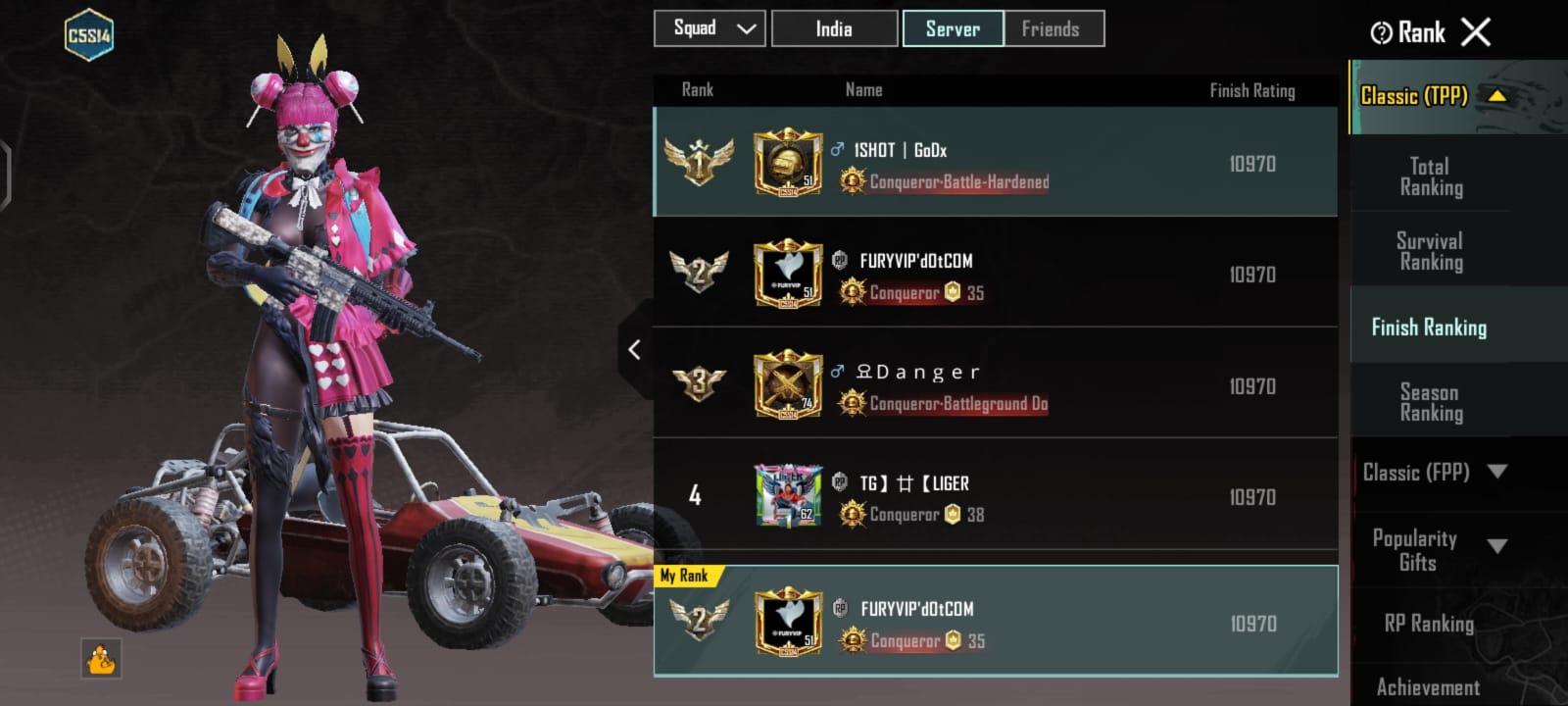The image size is (1568, 706).
Task: Select Finish Ranking entry
Action: tap(1429, 328)
